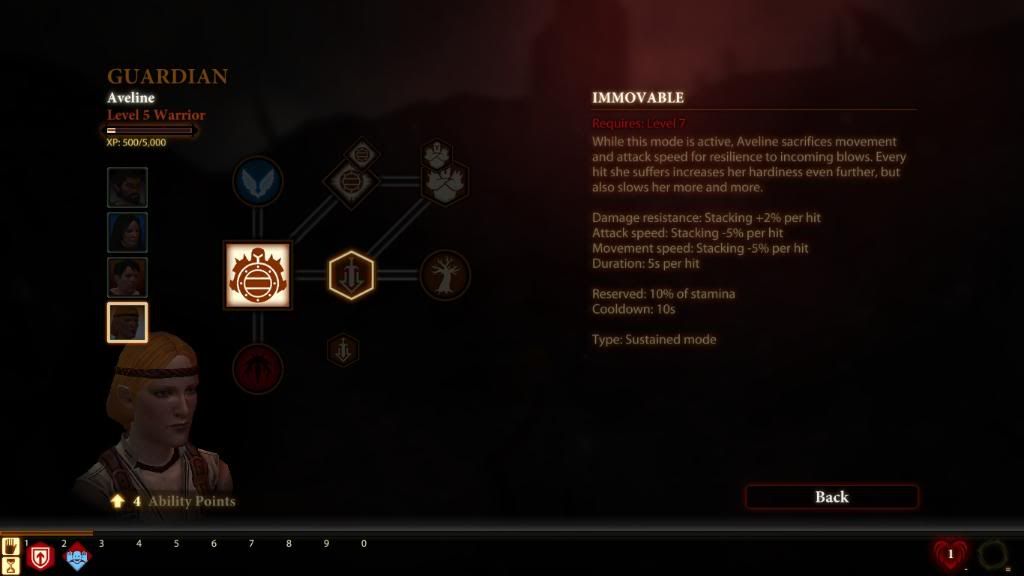Viewport: 1024px width, 576px height.
Task: Use the red heart health potion
Action: [949, 554]
